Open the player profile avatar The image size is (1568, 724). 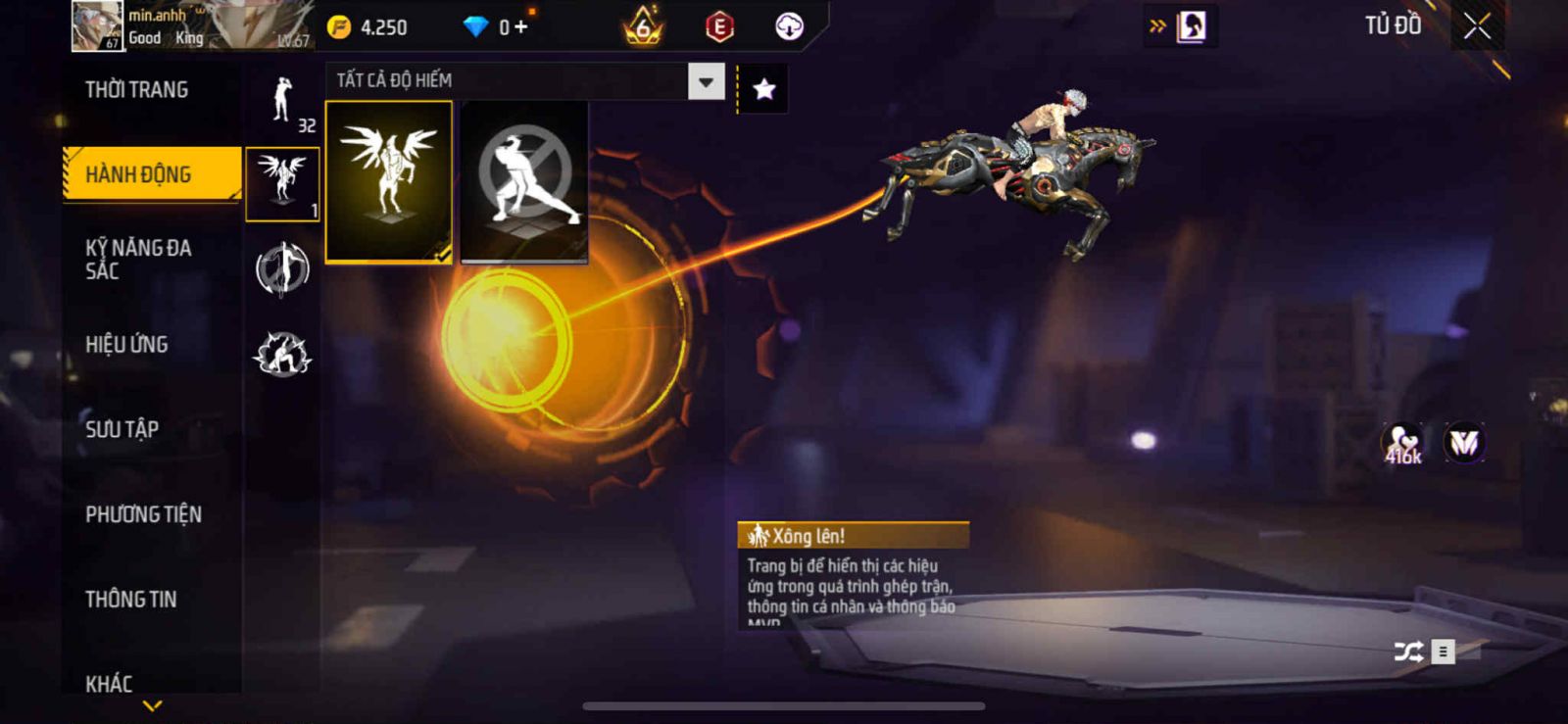click(97, 25)
